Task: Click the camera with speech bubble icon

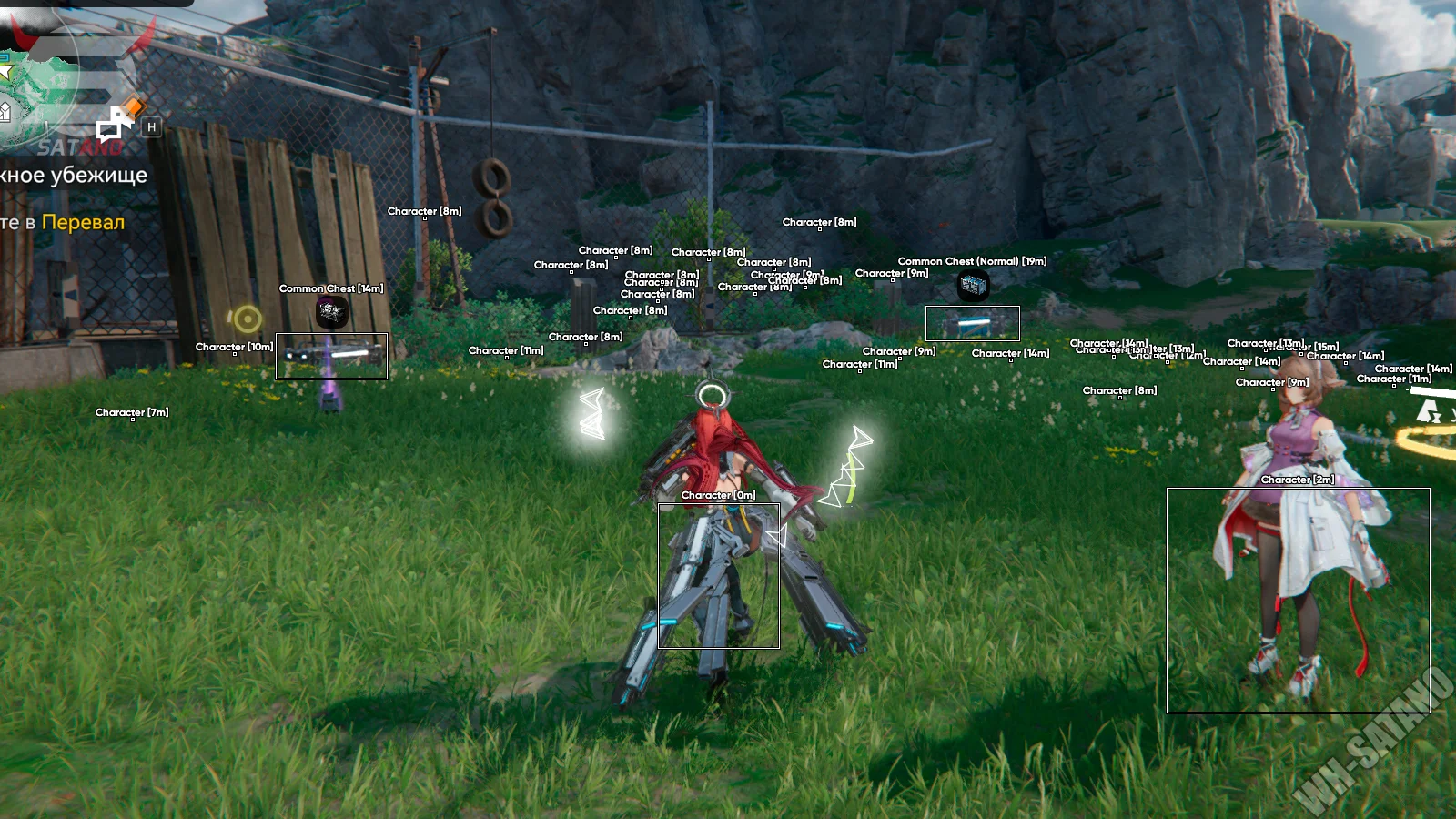Action: click(x=112, y=124)
